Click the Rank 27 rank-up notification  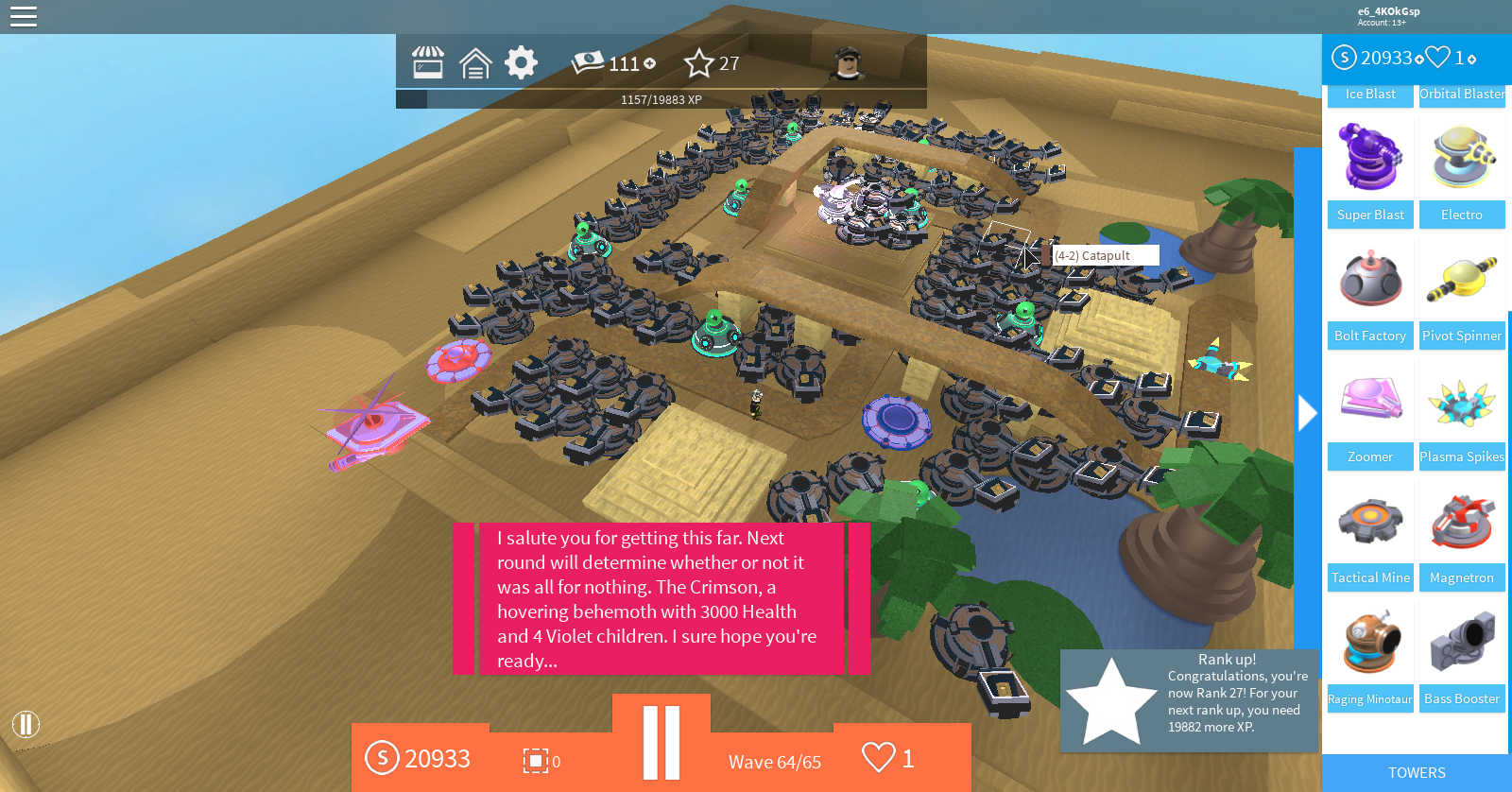tap(1191, 699)
